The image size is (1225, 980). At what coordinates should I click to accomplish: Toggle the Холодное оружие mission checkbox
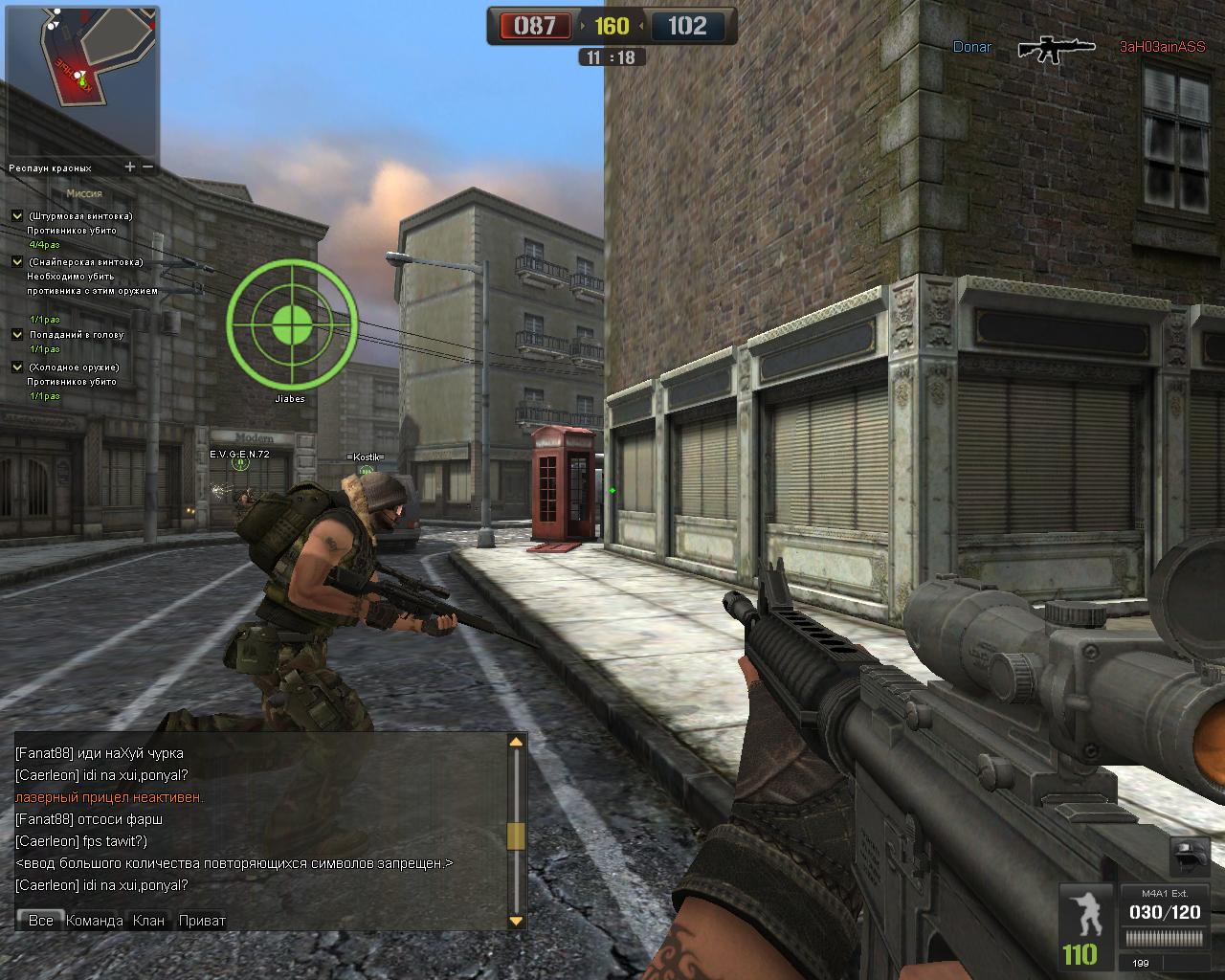coord(17,367)
